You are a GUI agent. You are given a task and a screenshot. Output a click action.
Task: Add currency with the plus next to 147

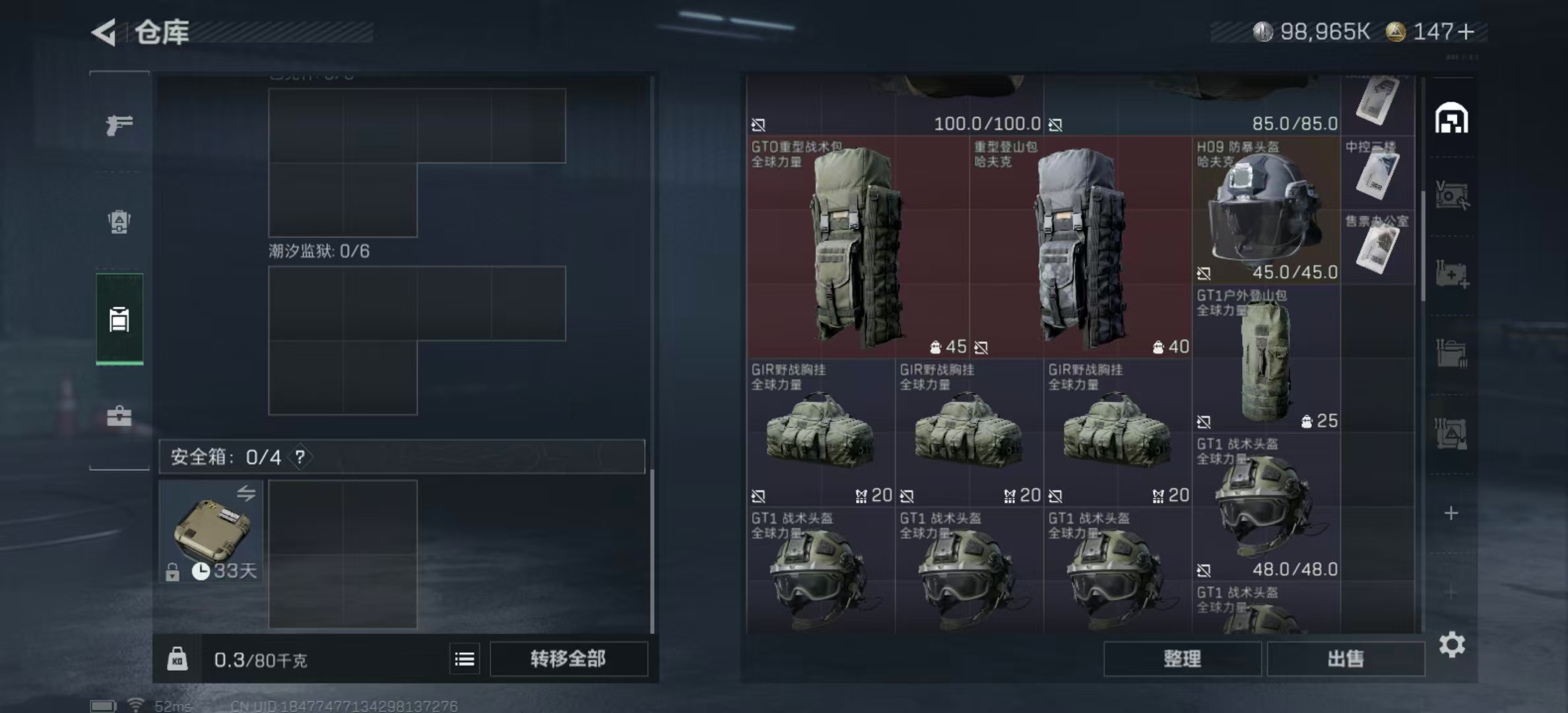tap(1466, 32)
